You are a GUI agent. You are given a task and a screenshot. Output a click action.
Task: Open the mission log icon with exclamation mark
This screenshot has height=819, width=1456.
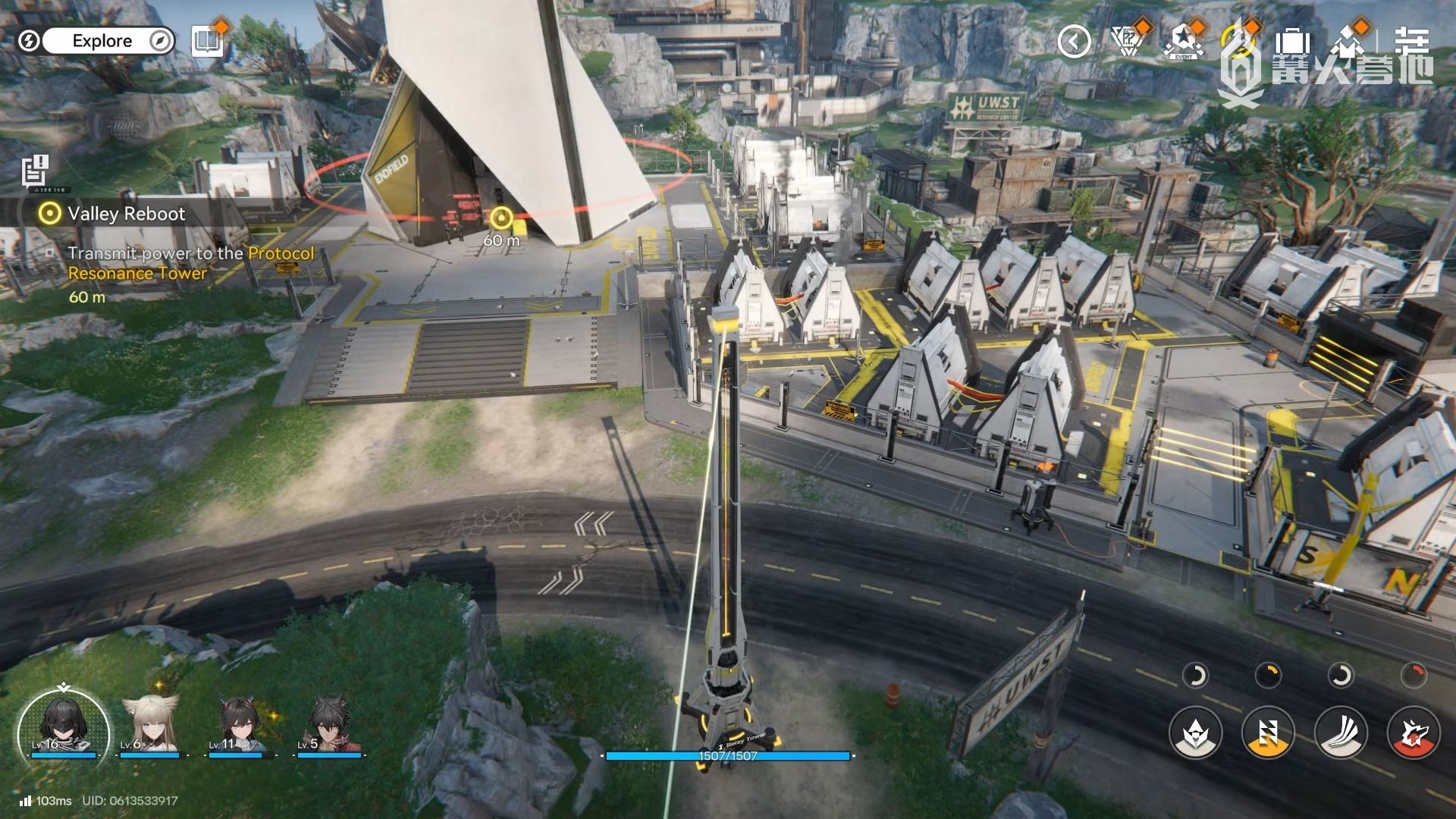[x=35, y=170]
